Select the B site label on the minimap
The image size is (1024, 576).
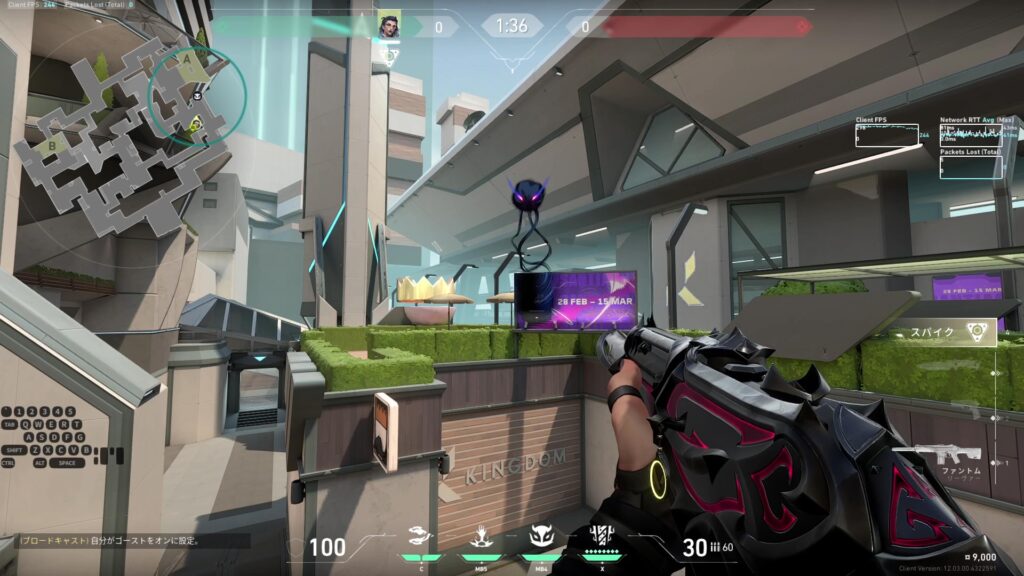pos(52,146)
